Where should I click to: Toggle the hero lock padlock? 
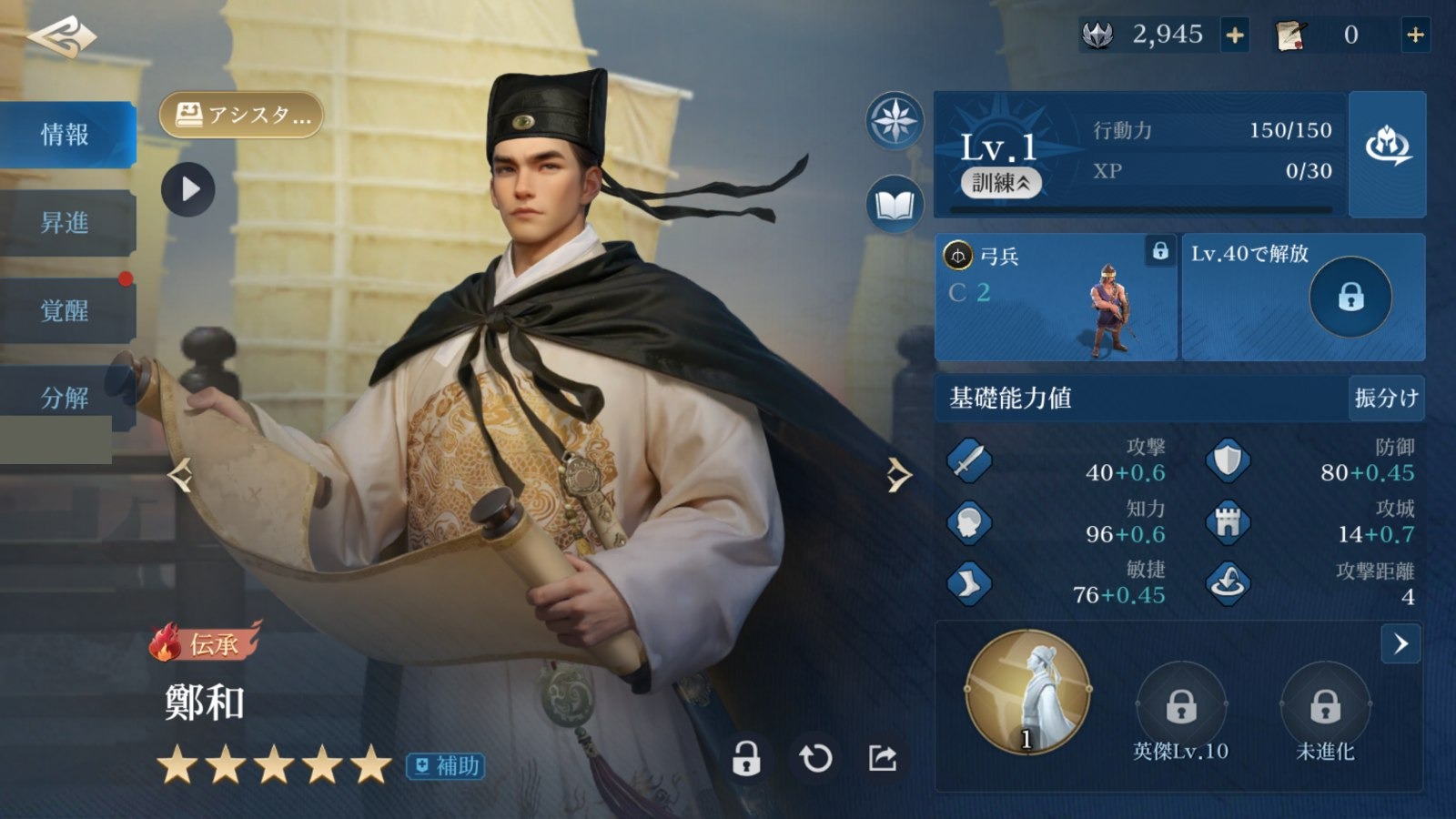pos(746,758)
